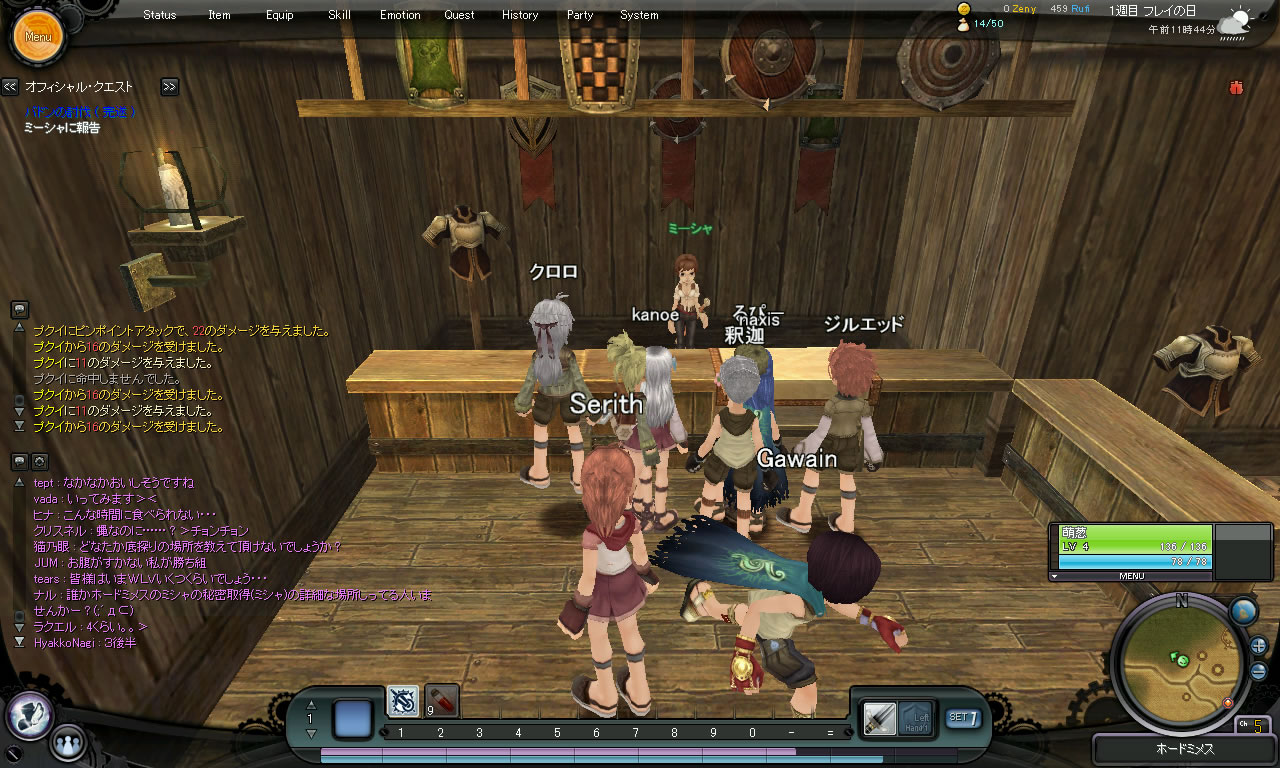Go to next quest category with >> arrow
This screenshot has width=1280, height=768.
coord(169,87)
